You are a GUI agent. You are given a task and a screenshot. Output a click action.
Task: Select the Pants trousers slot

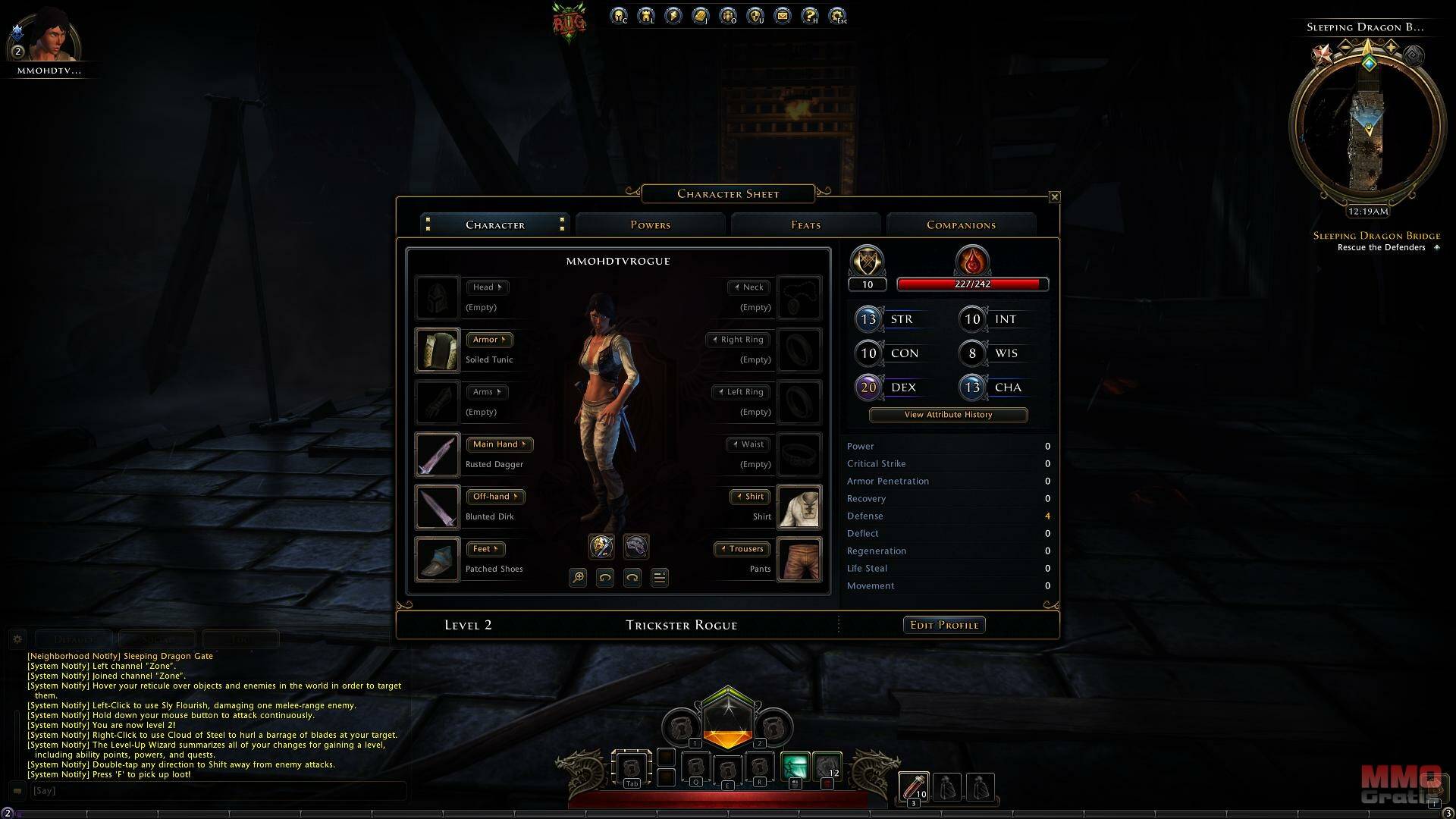tap(799, 559)
